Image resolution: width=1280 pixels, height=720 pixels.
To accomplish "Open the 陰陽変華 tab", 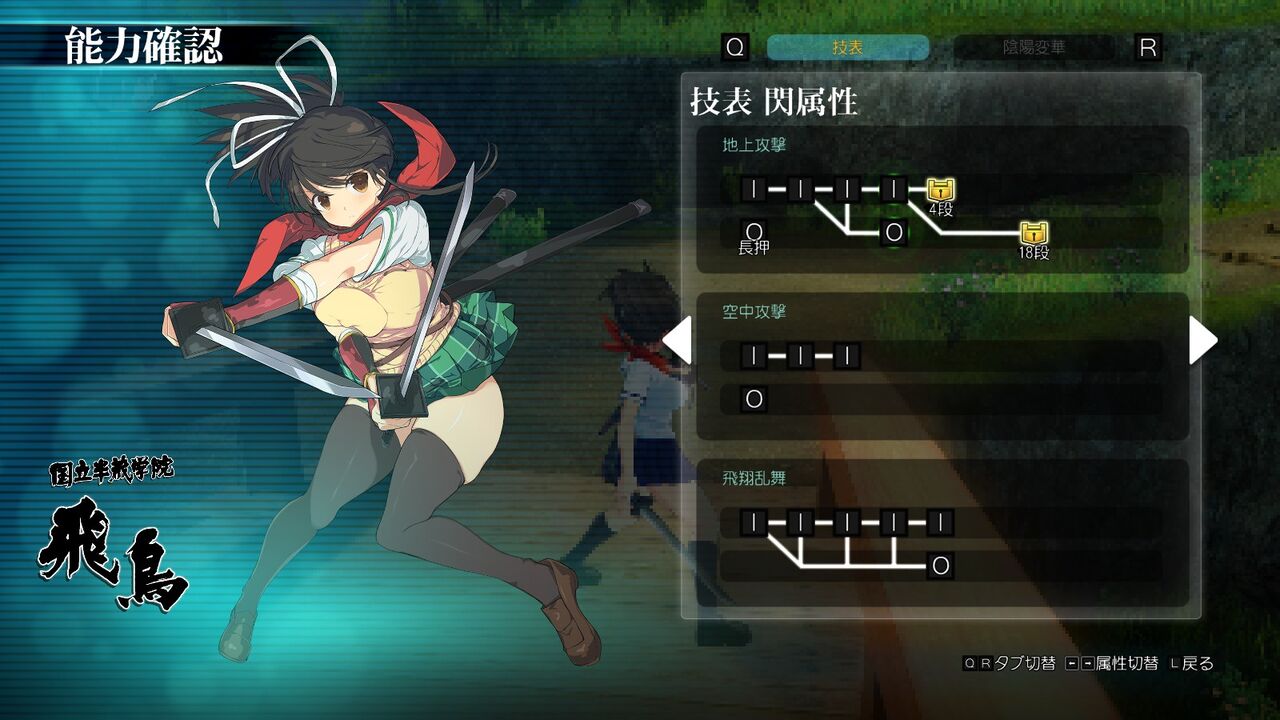I will coord(1034,47).
